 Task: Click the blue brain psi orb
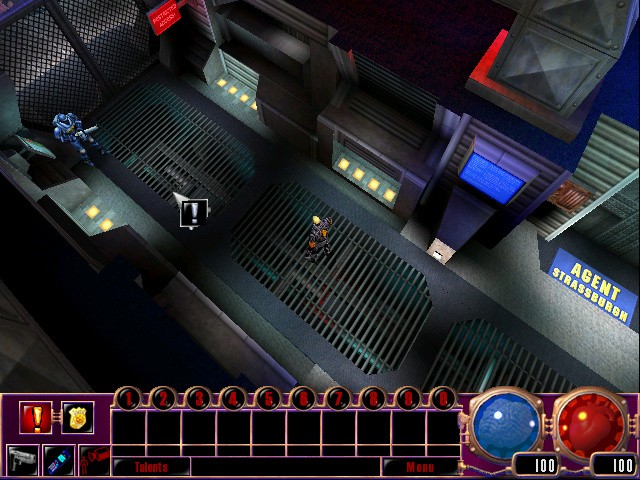[x=504, y=420]
